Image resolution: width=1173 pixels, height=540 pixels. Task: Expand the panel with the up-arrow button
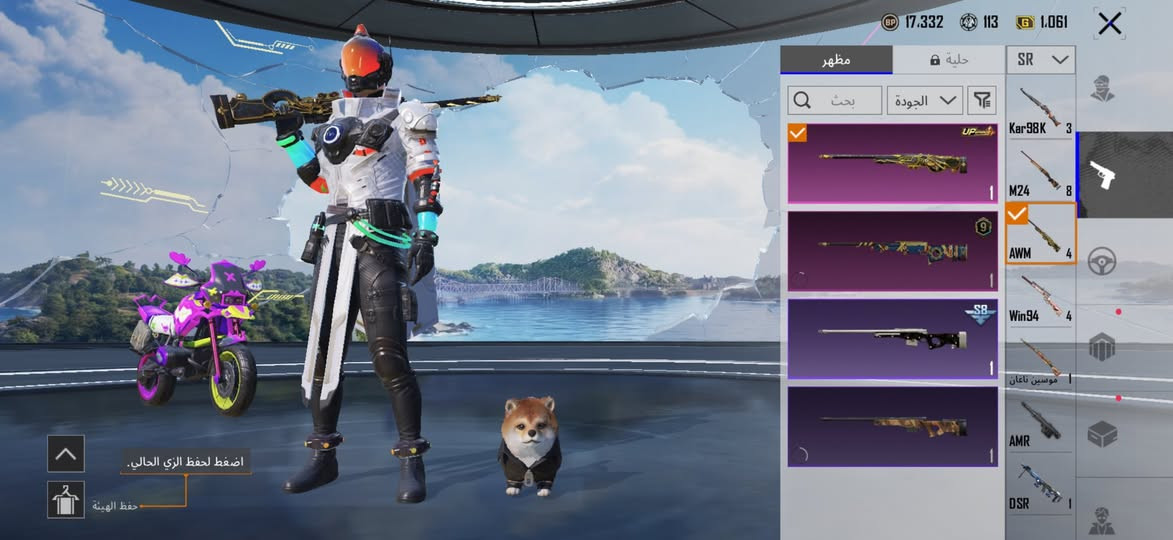(66, 454)
